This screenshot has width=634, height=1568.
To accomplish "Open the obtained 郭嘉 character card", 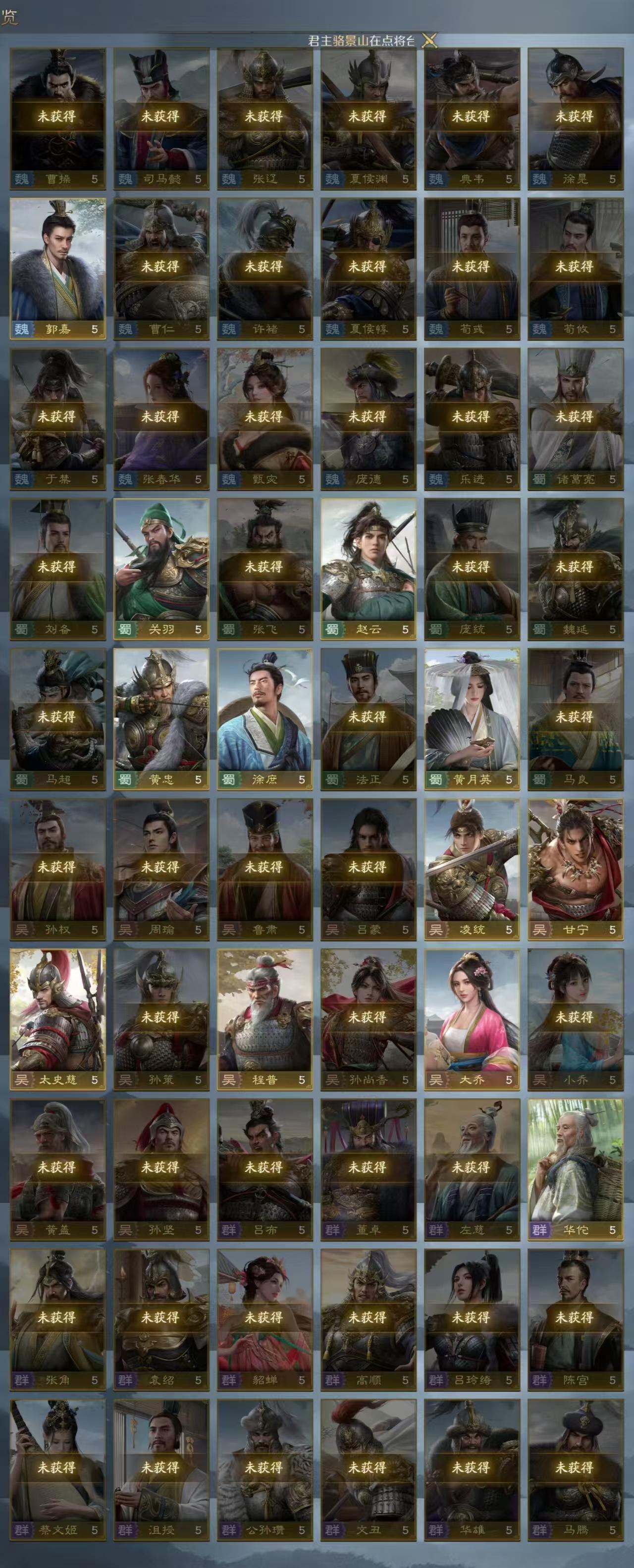I will (59, 268).
